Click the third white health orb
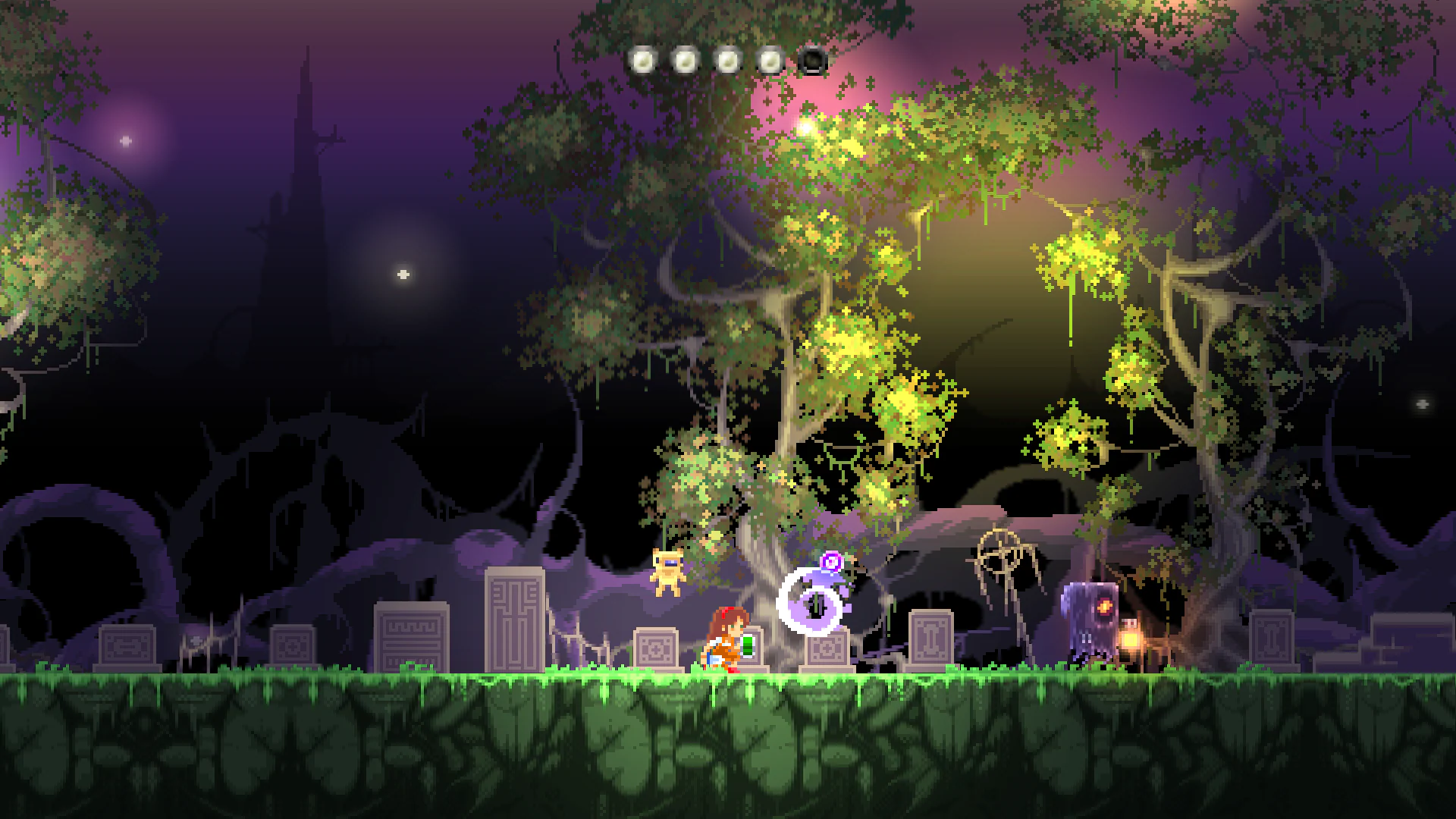 730,58
